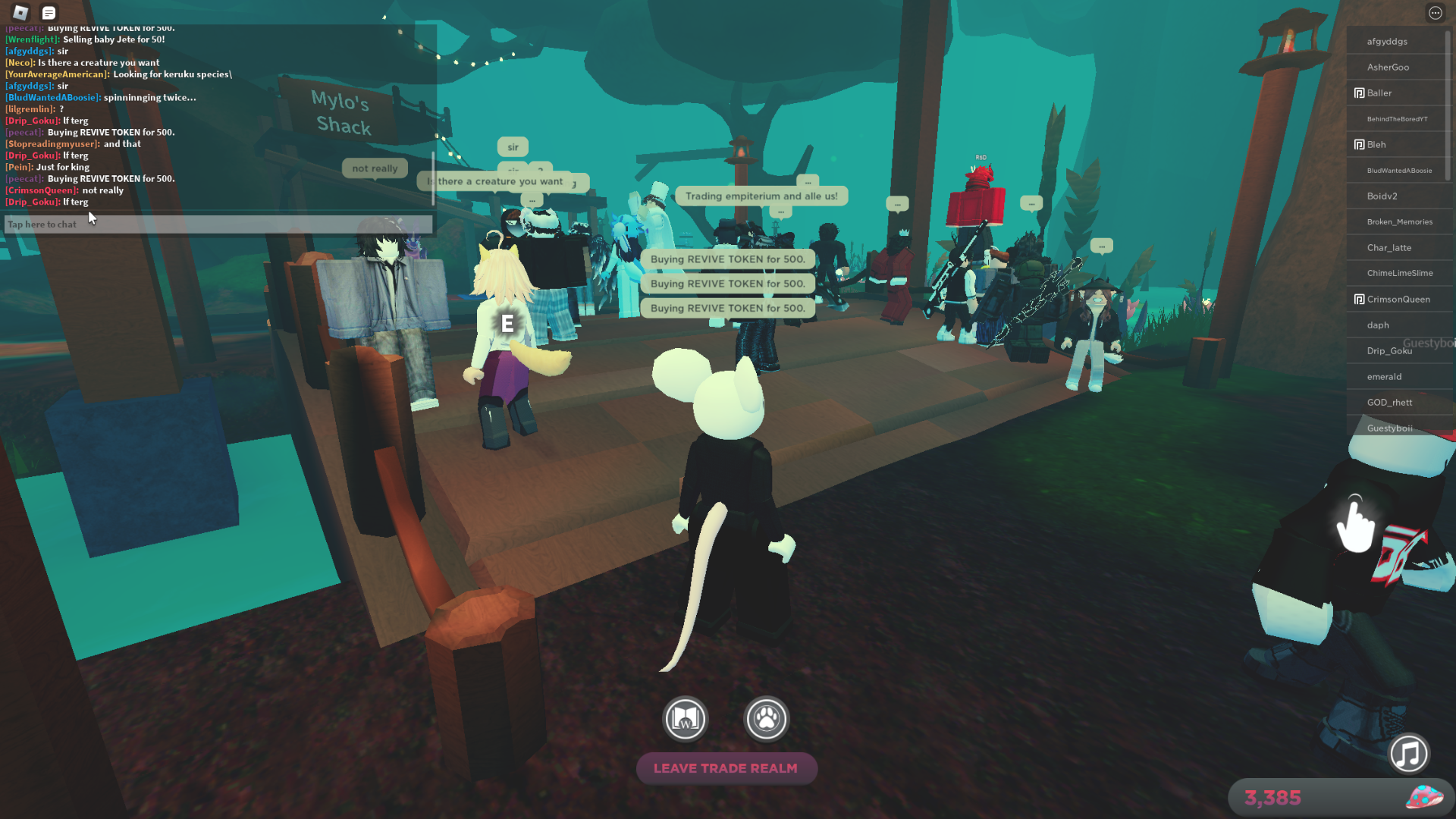Toggle the music note button
Image resolution: width=1456 pixels, height=819 pixels.
[x=1409, y=754]
